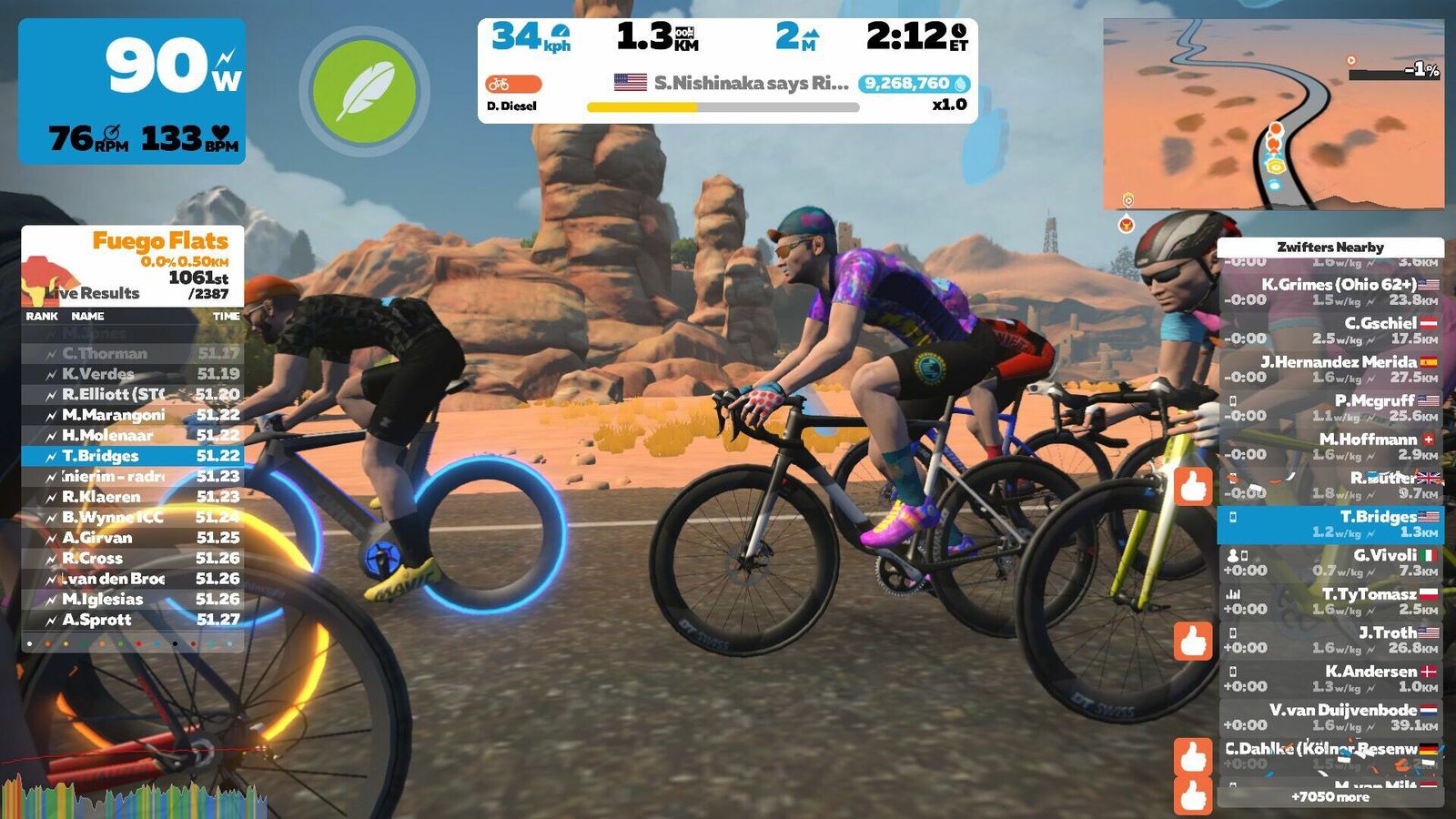Click the route minimap
This screenshot has height=819, width=1456.
click(1272, 114)
